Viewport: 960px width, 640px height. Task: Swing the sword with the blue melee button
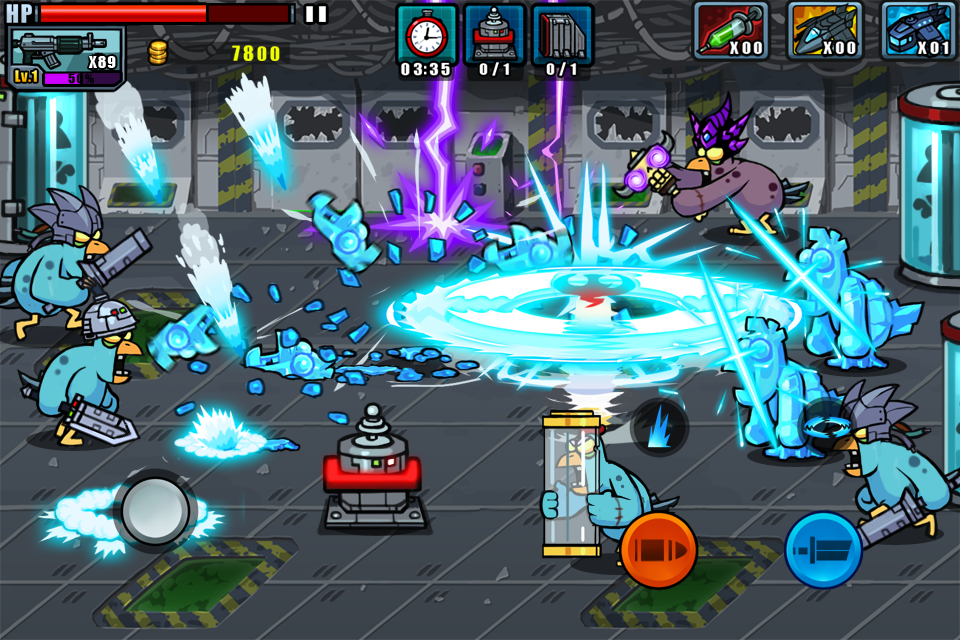pyautogui.click(x=823, y=550)
